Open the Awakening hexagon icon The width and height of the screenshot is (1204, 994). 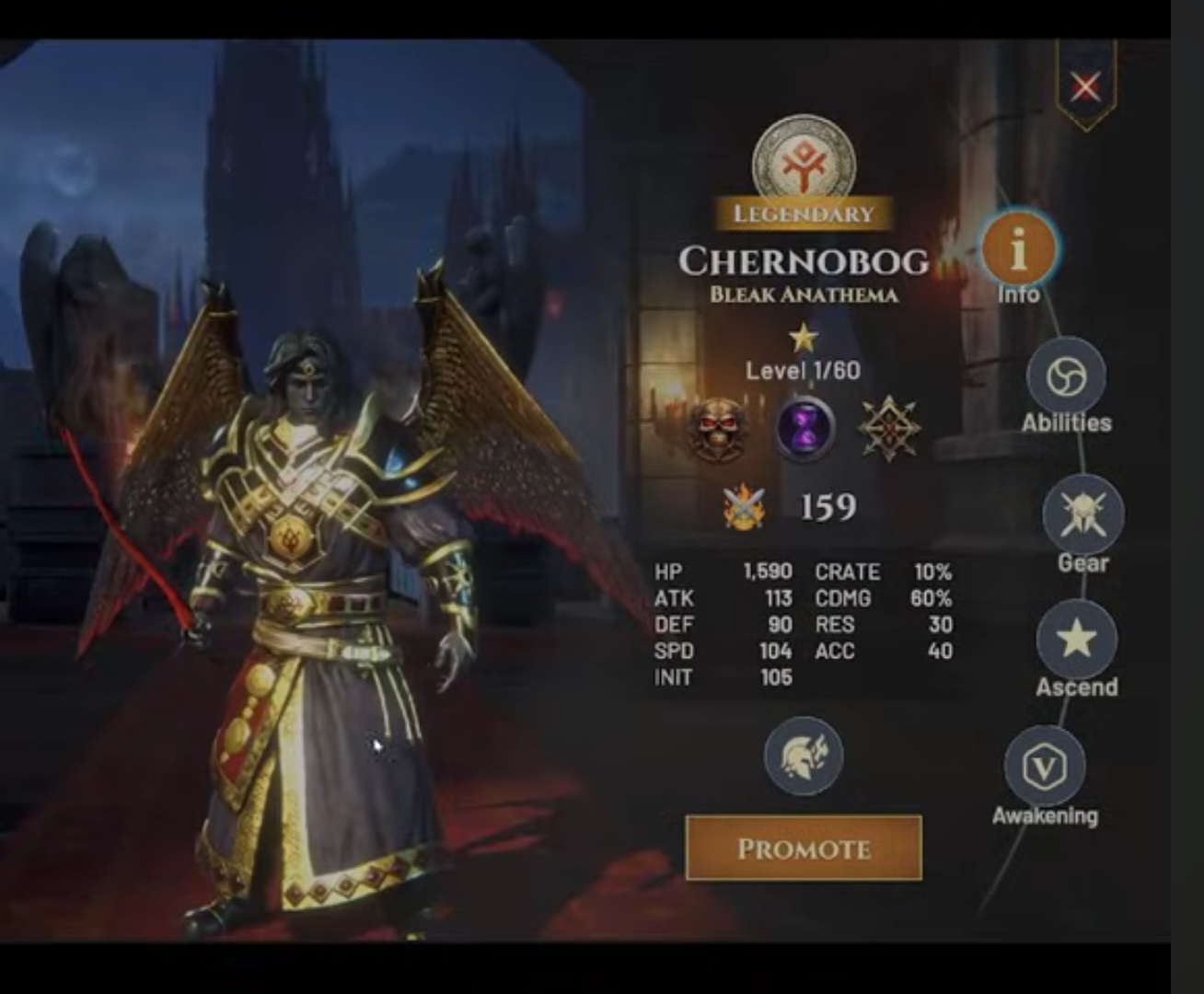click(1043, 768)
